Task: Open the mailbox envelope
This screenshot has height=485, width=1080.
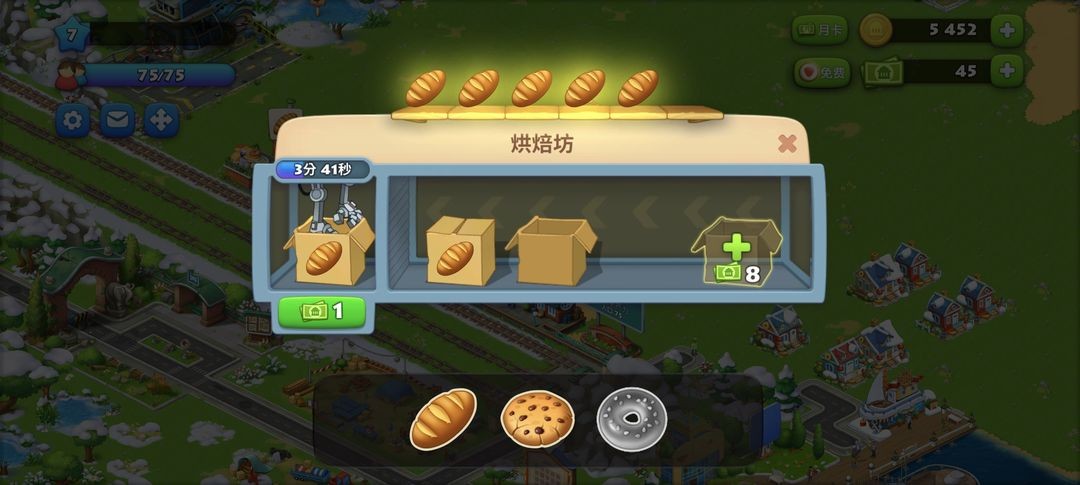Action: pos(117,121)
